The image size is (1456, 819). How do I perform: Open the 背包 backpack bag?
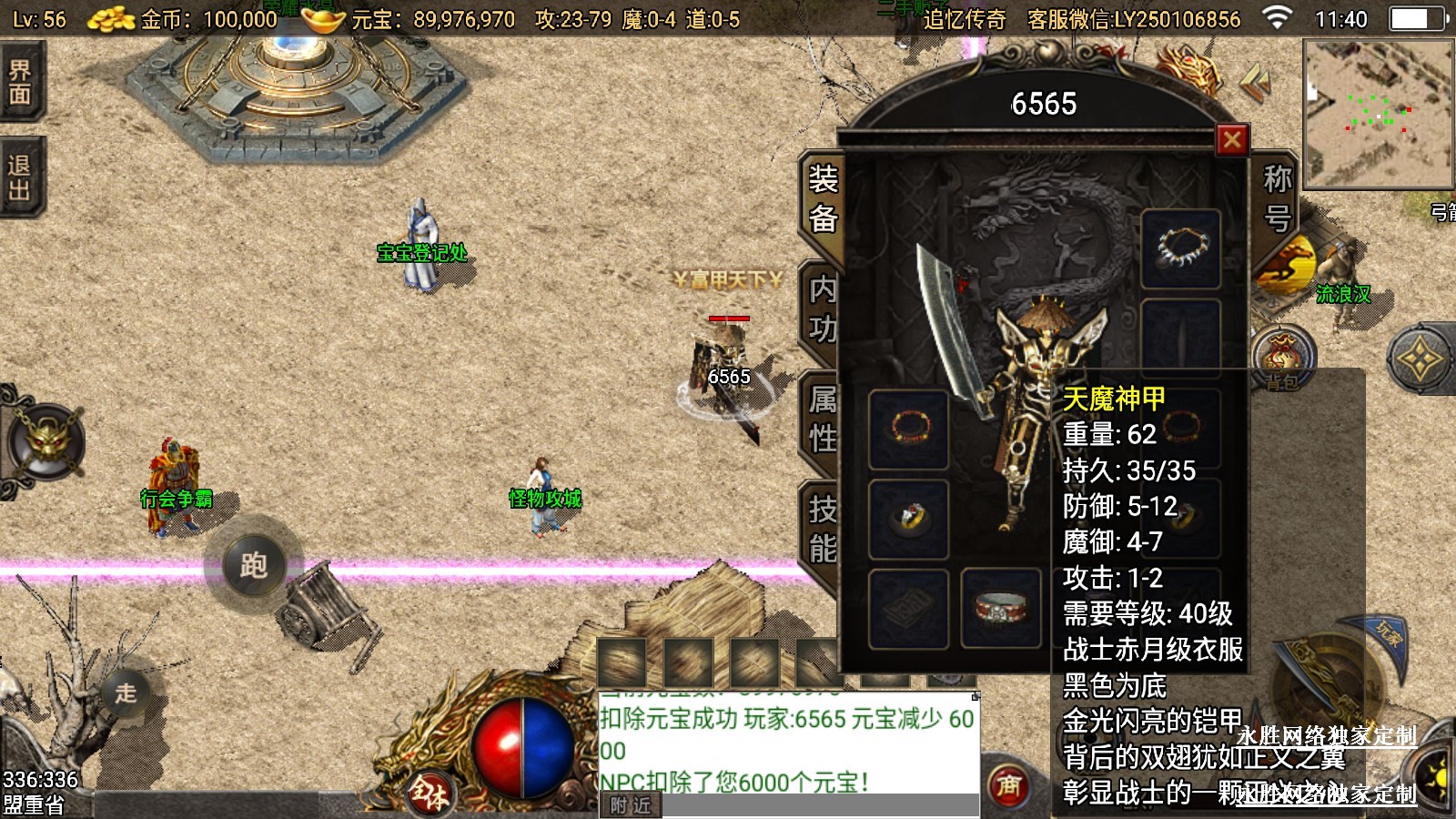1283,359
